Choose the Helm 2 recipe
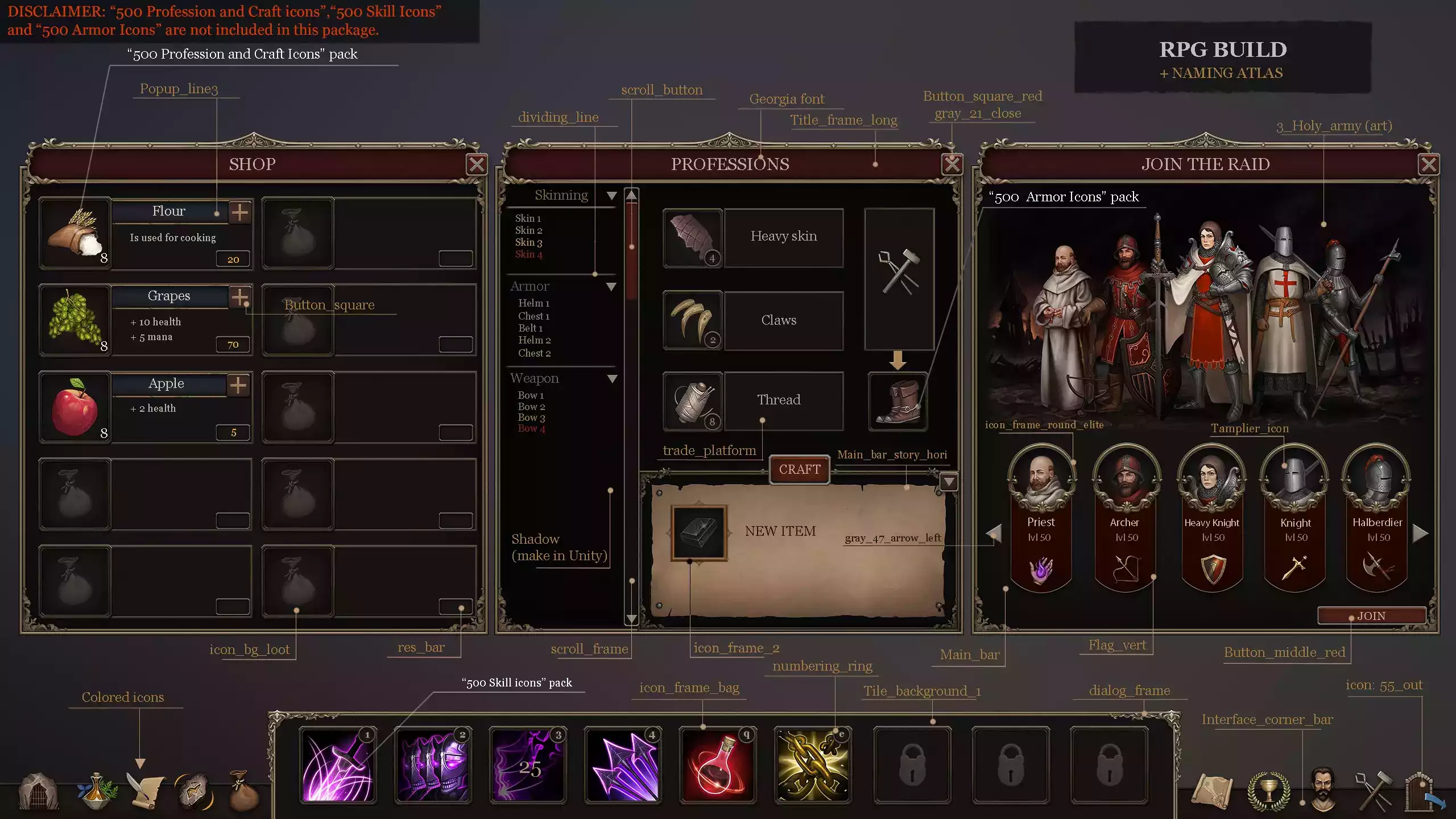The width and height of the screenshot is (1456, 819). pos(534,340)
